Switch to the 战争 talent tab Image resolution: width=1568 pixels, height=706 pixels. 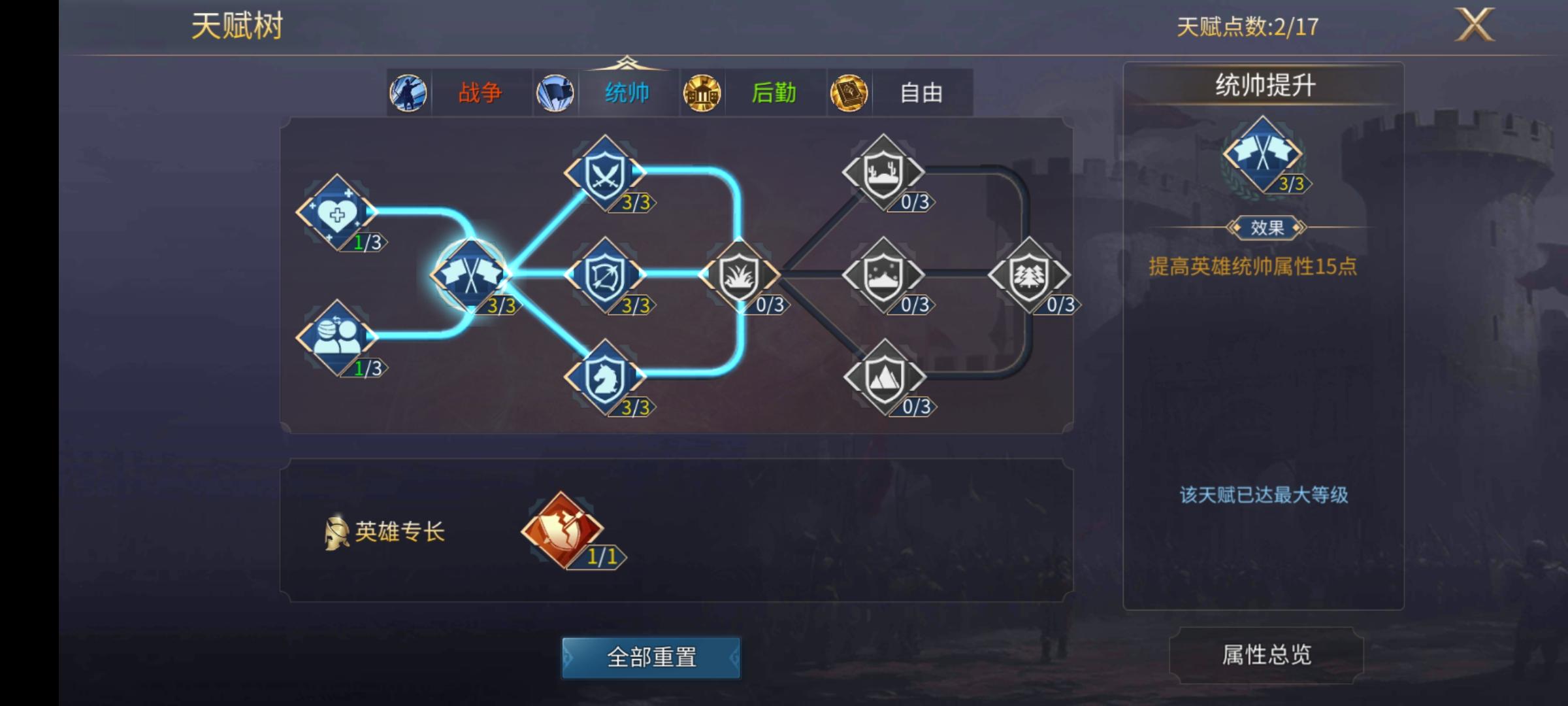(482, 93)
